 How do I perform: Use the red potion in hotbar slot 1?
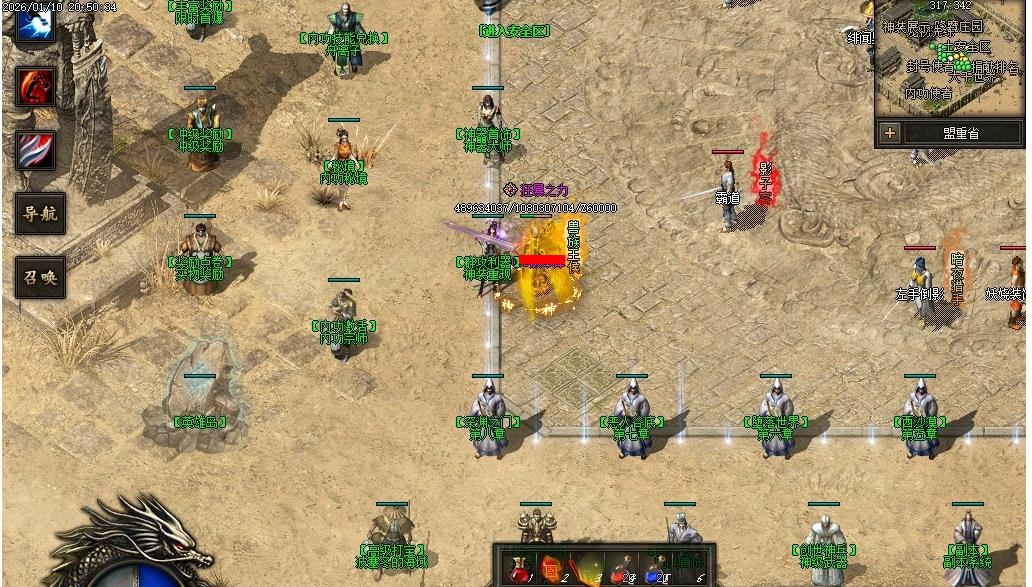coord(517,569)
